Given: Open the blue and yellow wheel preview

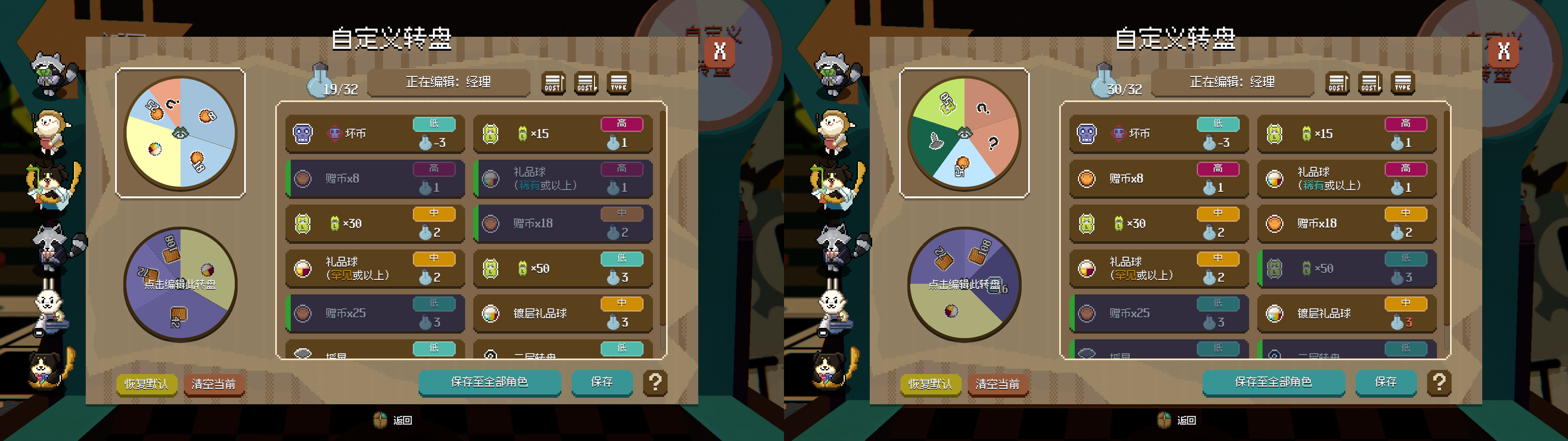Looking at the screenshot, I should [x=180, y=133].
